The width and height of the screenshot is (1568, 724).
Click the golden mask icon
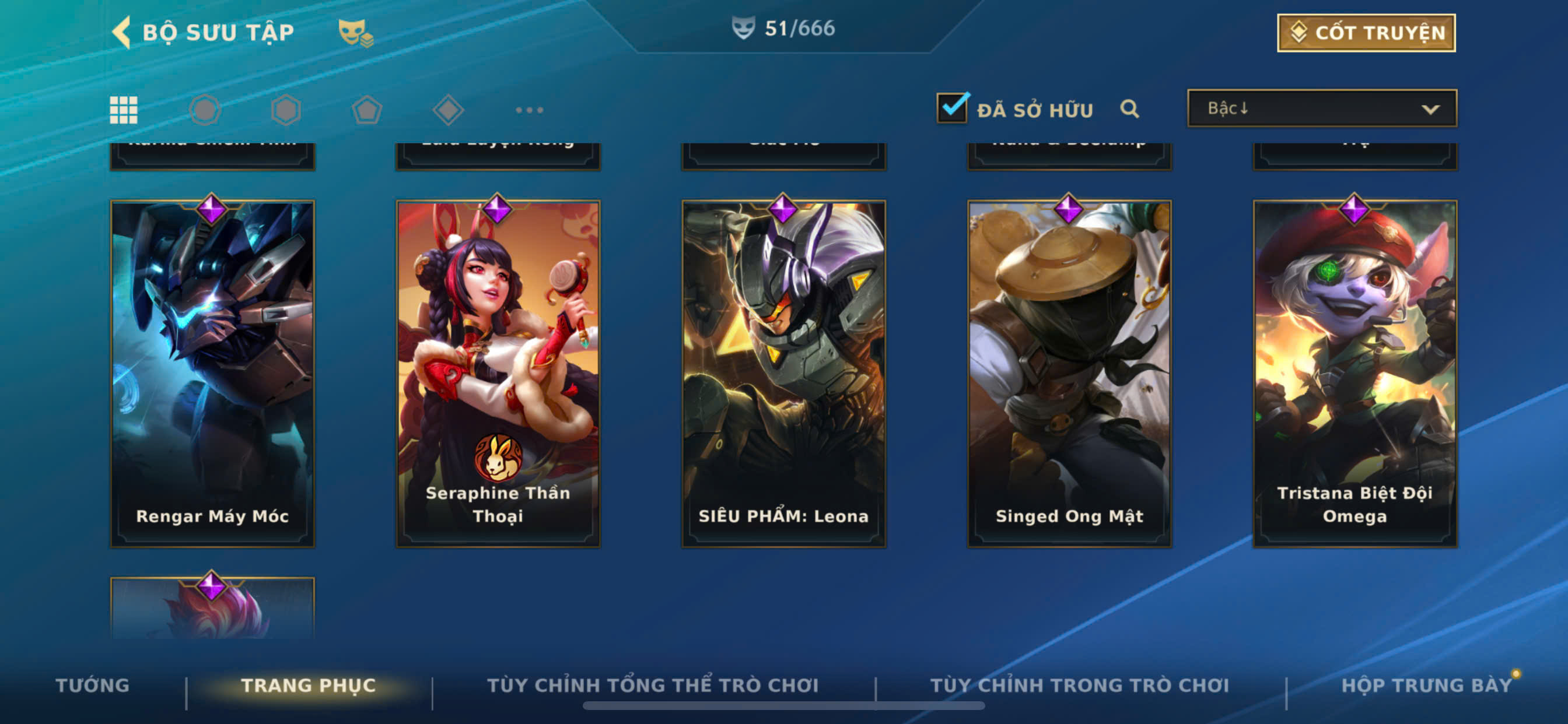click(x=355, y=32)
